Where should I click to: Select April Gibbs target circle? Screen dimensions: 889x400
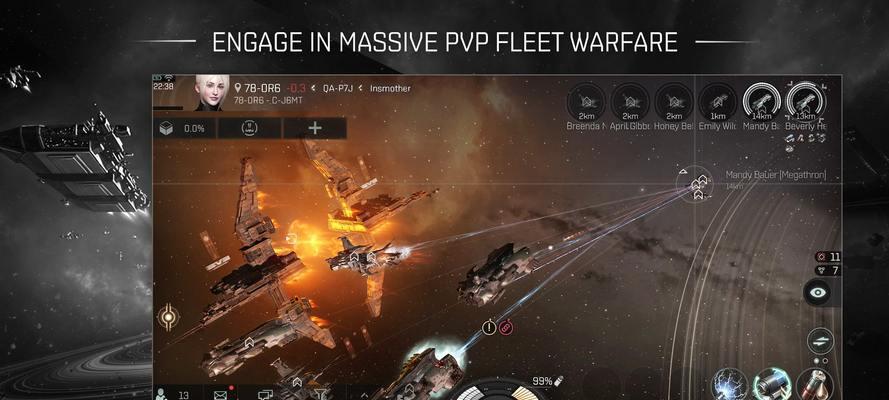(630, 101)
